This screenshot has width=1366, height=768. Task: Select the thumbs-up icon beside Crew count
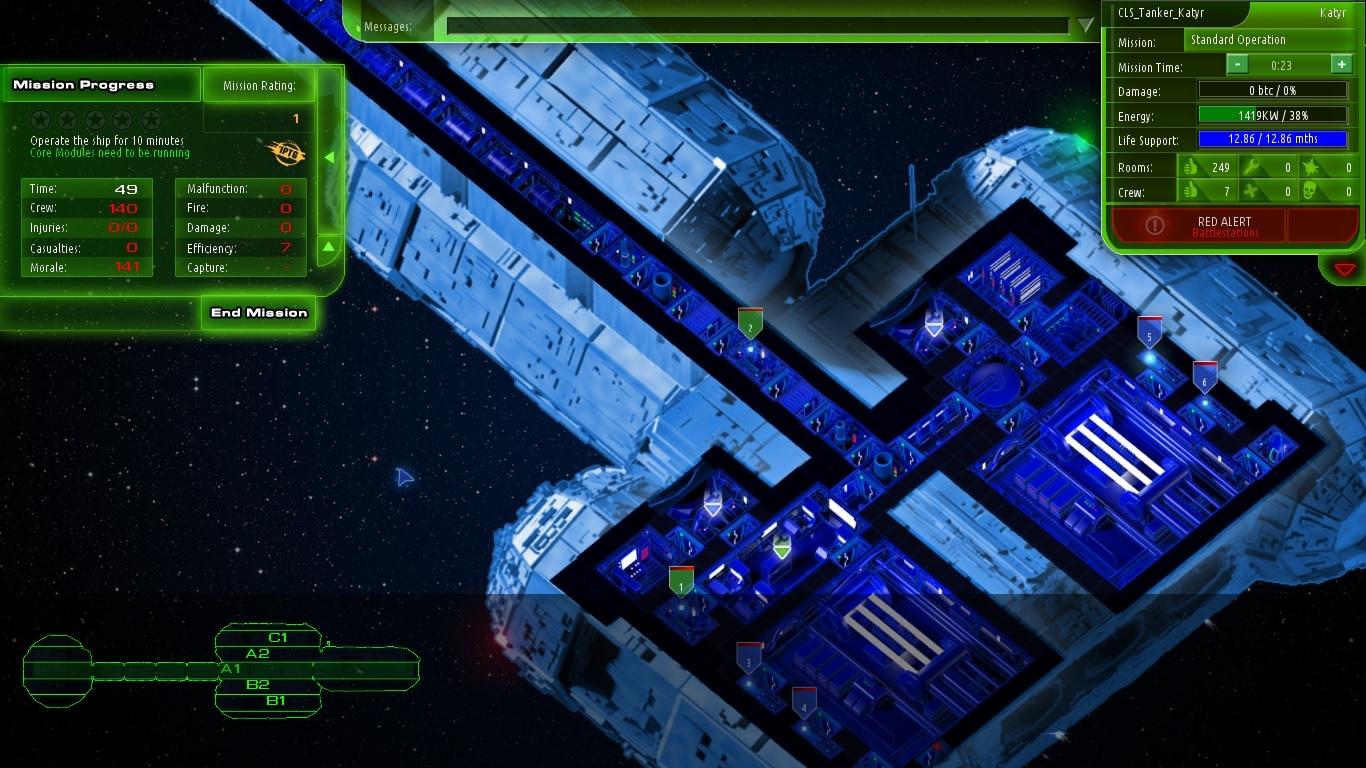[1192, 191]
